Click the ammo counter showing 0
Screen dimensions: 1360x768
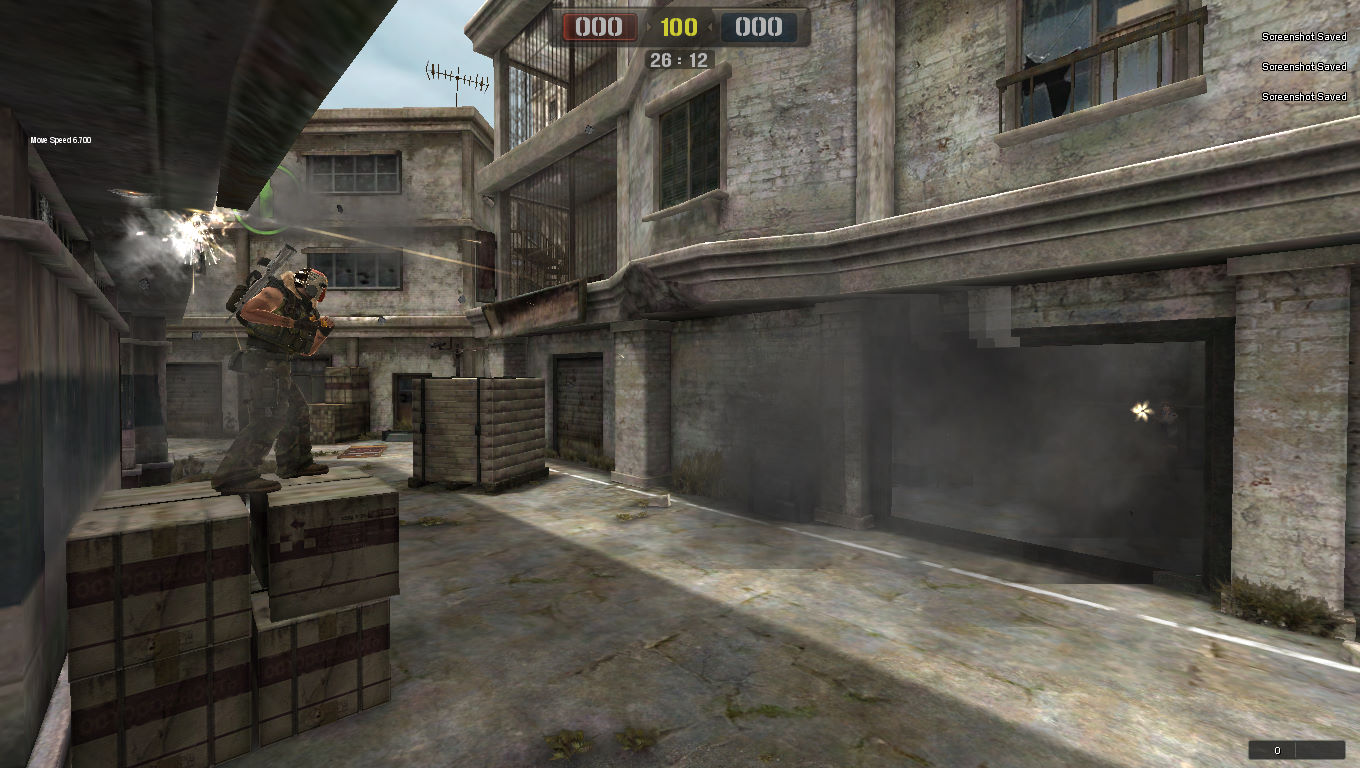tap(1276, 748)
